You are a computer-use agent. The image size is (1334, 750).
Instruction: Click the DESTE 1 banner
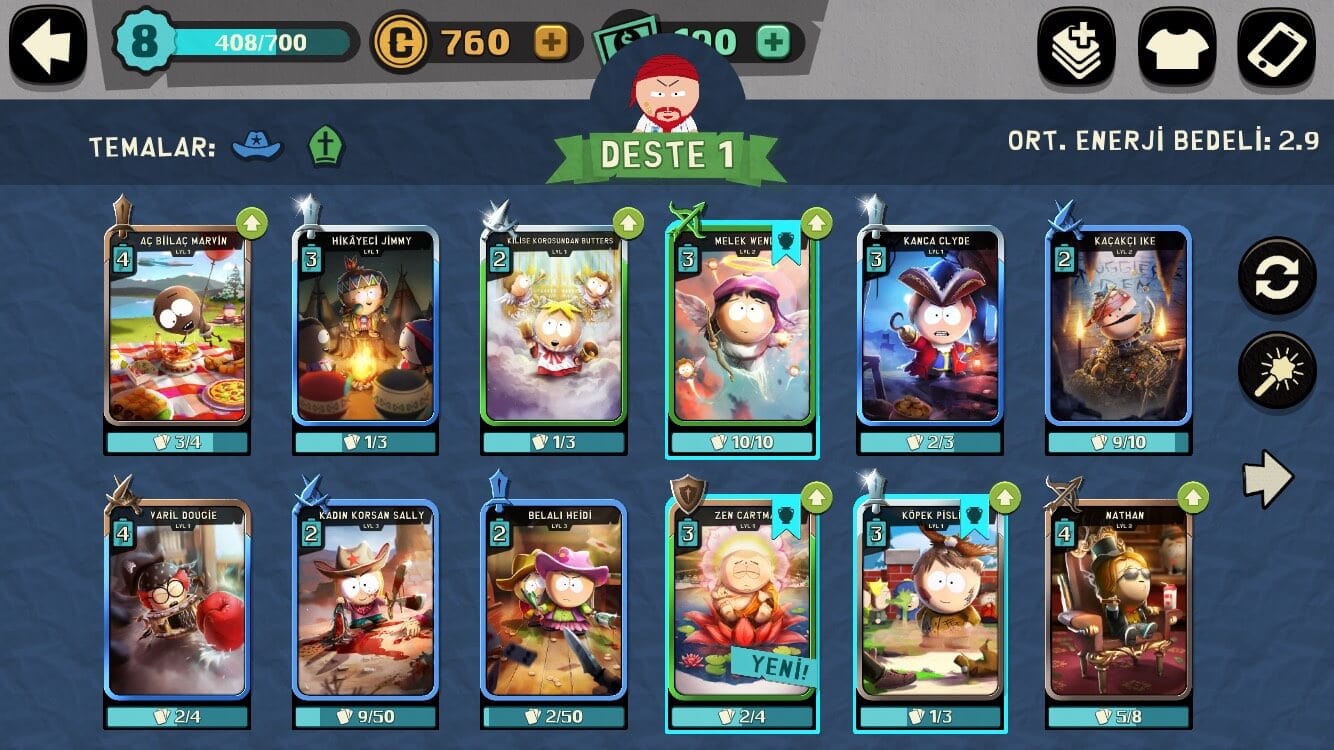[x=667, y=155]
